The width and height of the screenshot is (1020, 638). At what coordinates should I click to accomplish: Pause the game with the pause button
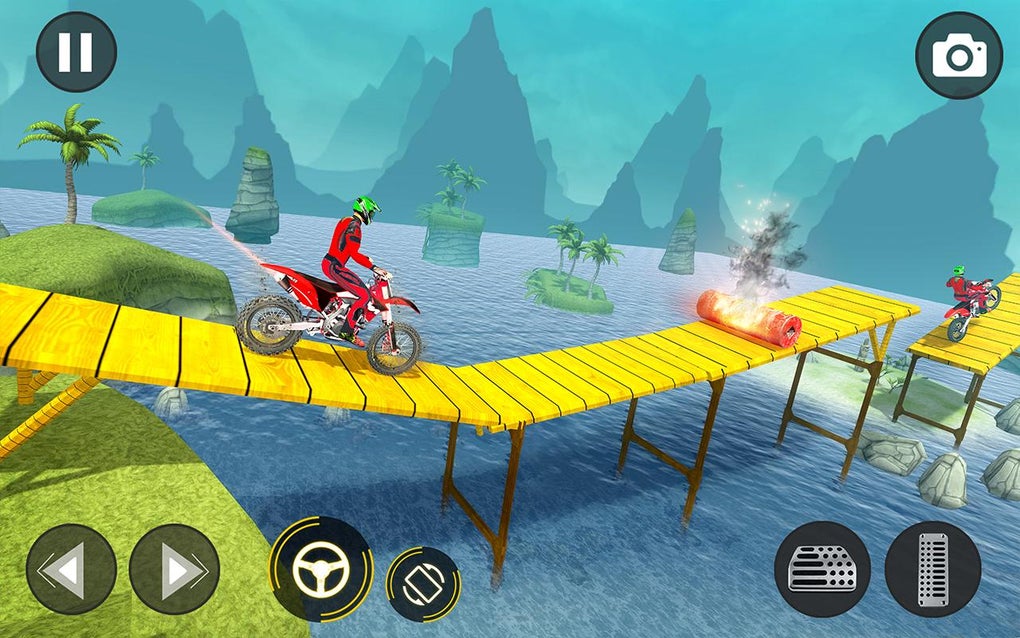point(76,52)
